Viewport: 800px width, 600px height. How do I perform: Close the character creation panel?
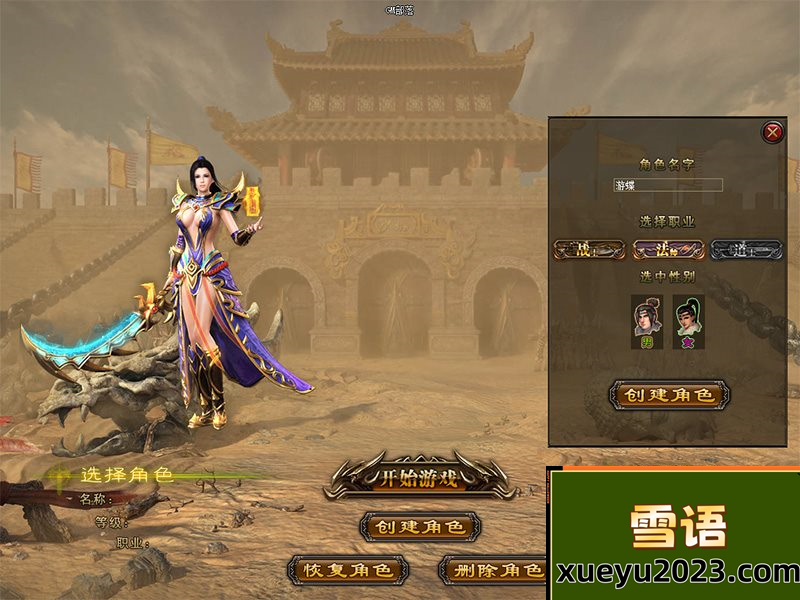pyautogui.click(x=772, y=131)
